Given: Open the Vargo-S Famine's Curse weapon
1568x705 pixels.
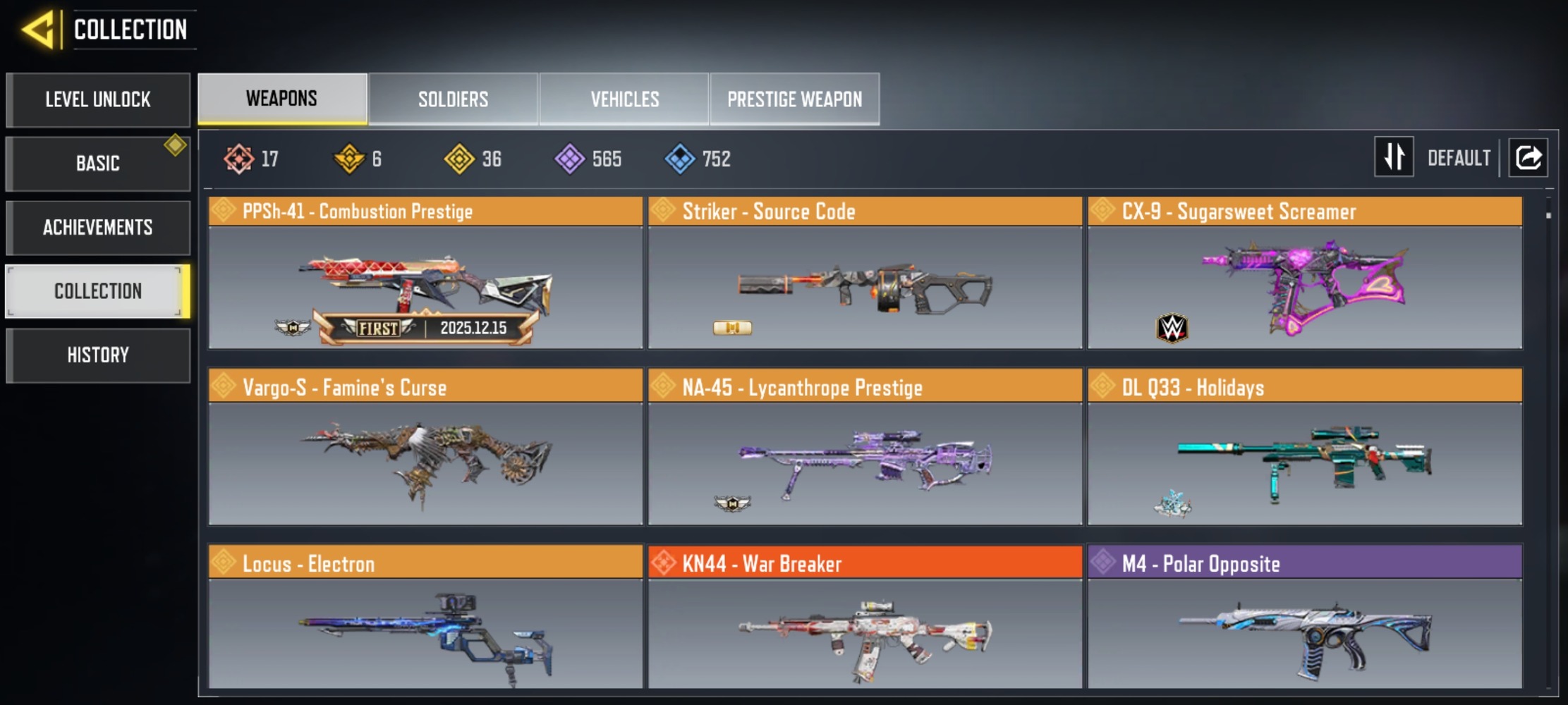Looking at the screenshot, I should pyautogui.click(x=425, y=448).
